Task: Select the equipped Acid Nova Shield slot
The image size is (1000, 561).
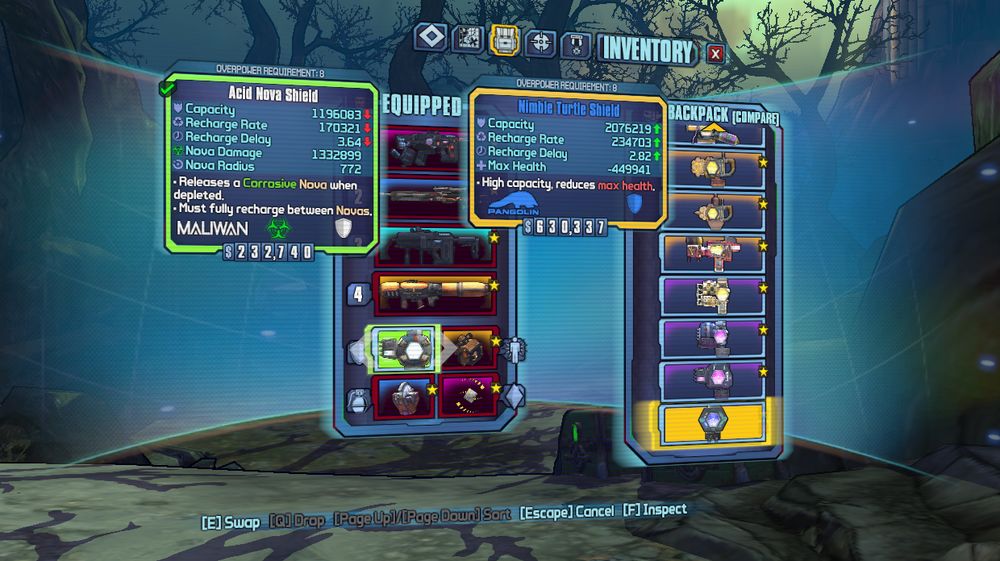Action: (403, 346)
